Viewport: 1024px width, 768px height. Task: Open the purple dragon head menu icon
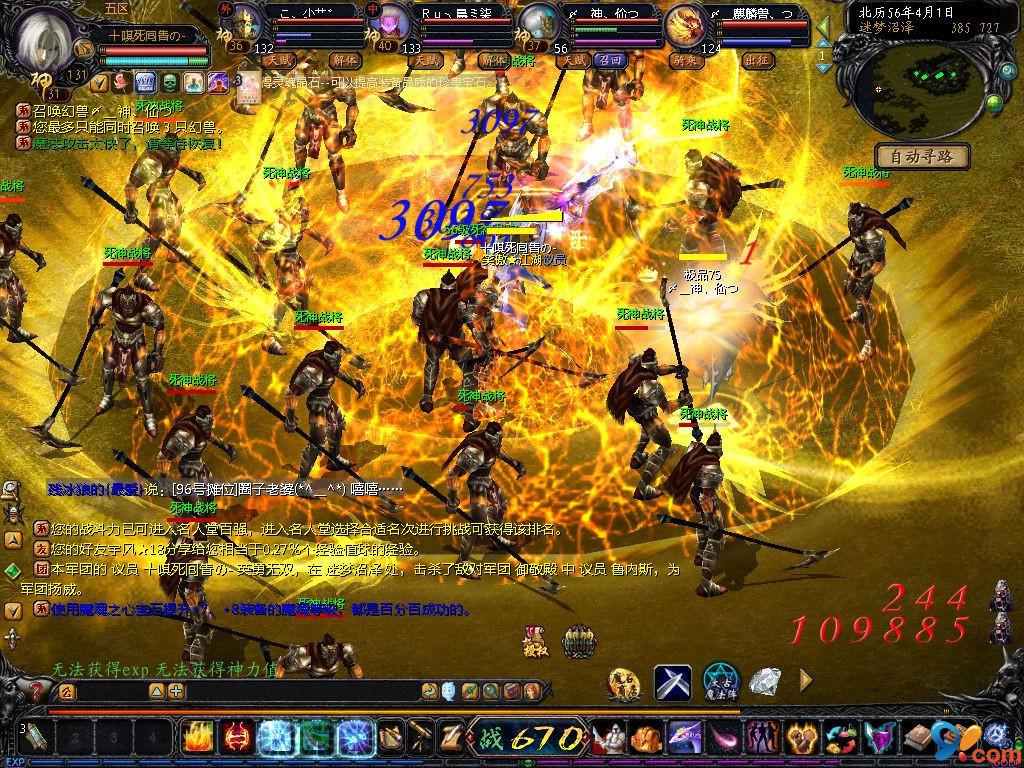tap(683, 738)
